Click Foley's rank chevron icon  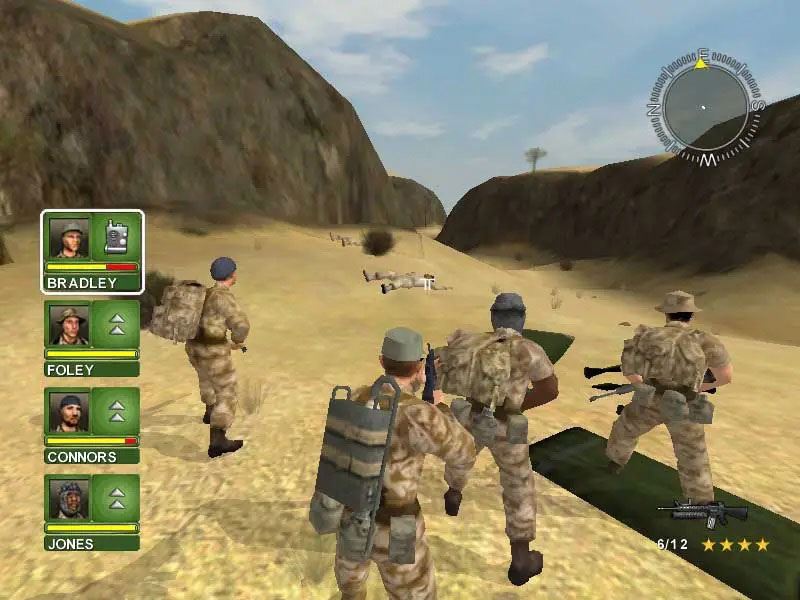click(x=117, y=325)
